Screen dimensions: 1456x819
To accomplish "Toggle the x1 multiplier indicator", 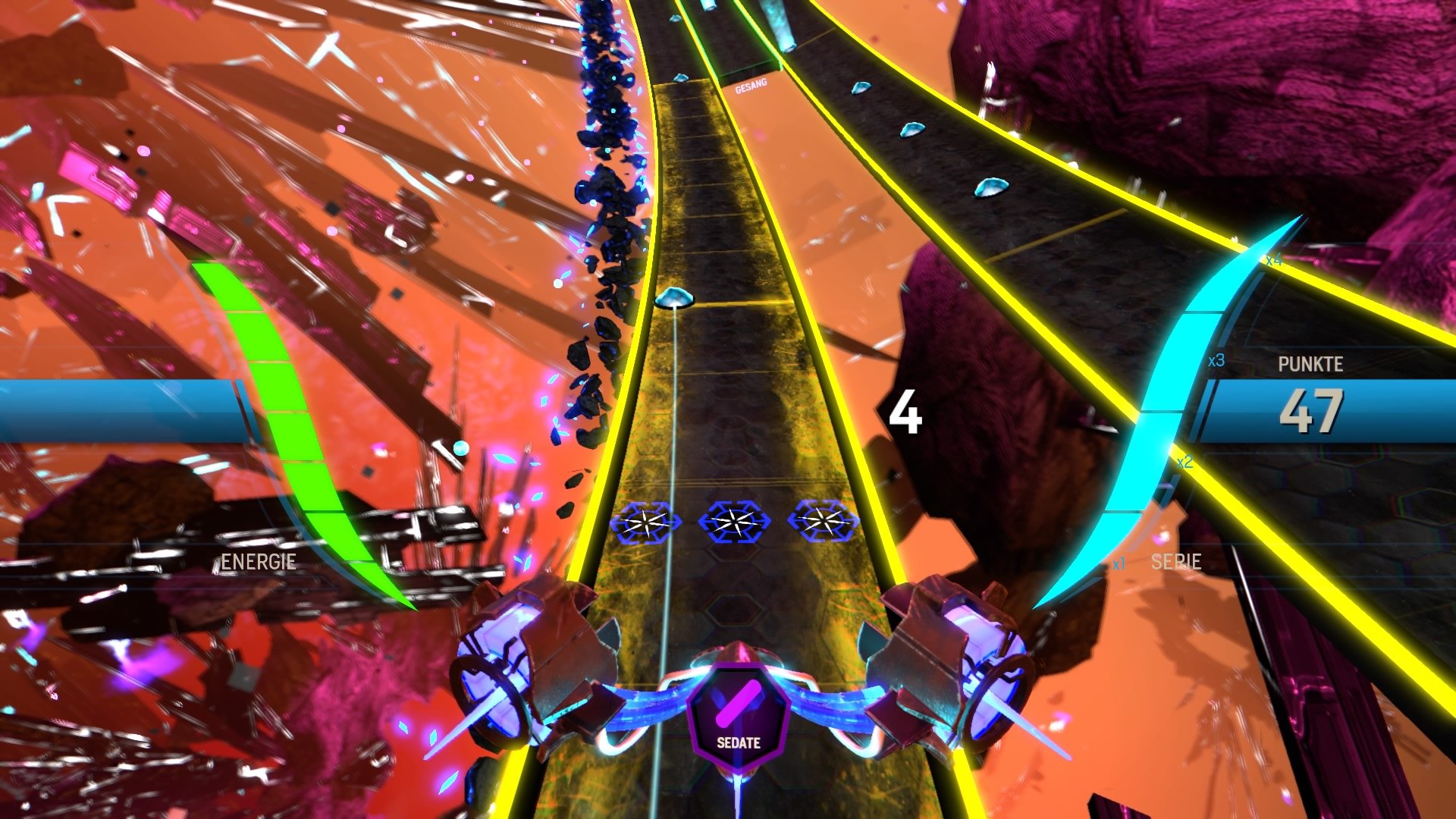I will 1119,563.
